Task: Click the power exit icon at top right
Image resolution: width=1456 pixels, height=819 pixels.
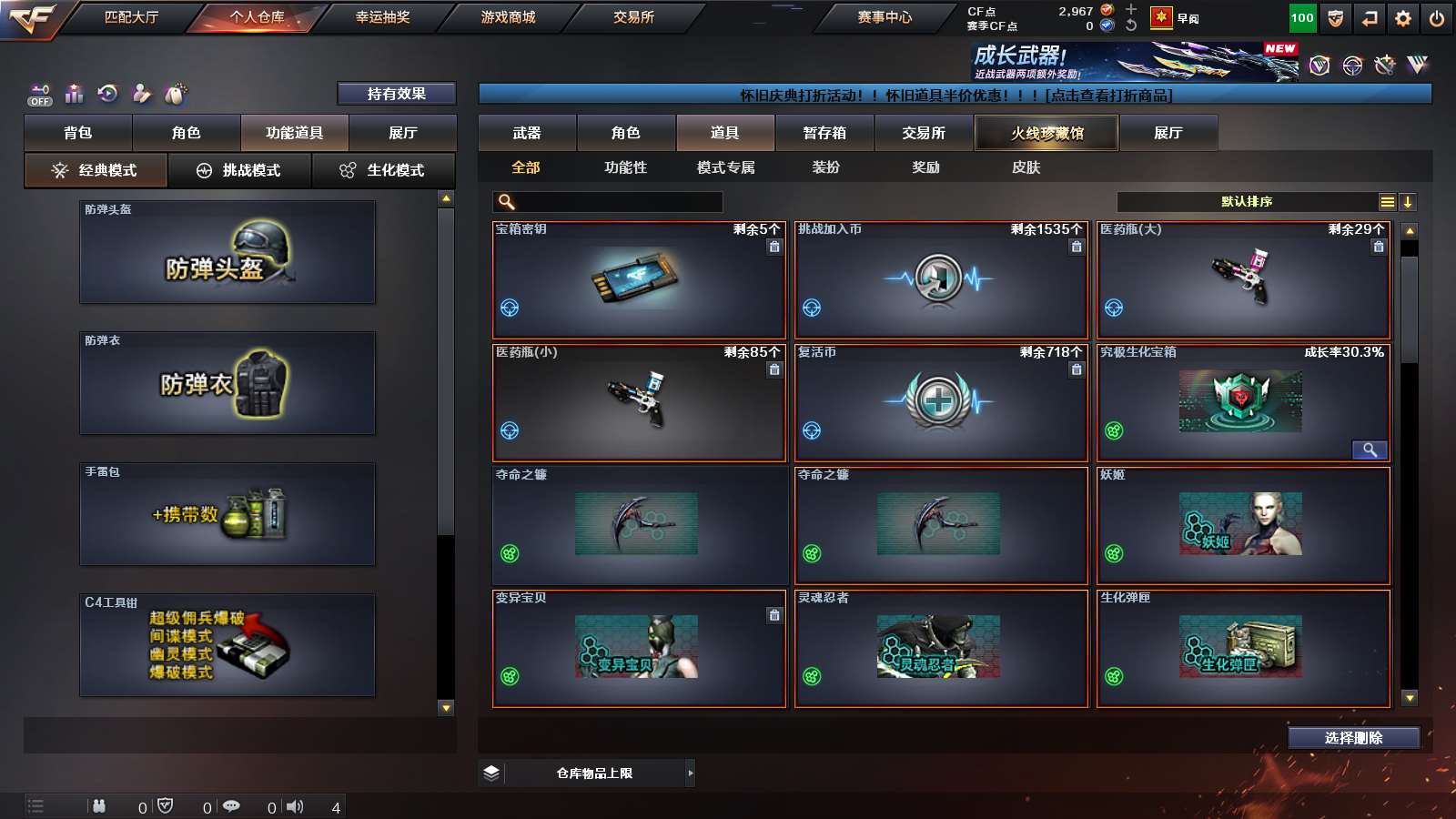Action: pyautogui.click(x=1436, y=18)
